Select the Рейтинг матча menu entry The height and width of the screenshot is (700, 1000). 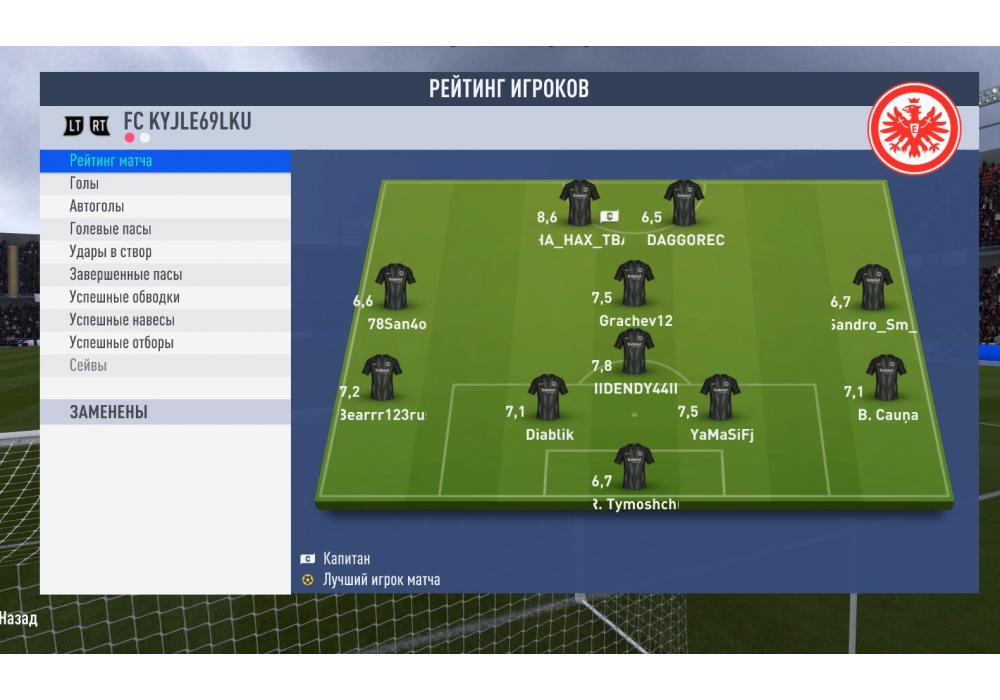pos(111,161)
